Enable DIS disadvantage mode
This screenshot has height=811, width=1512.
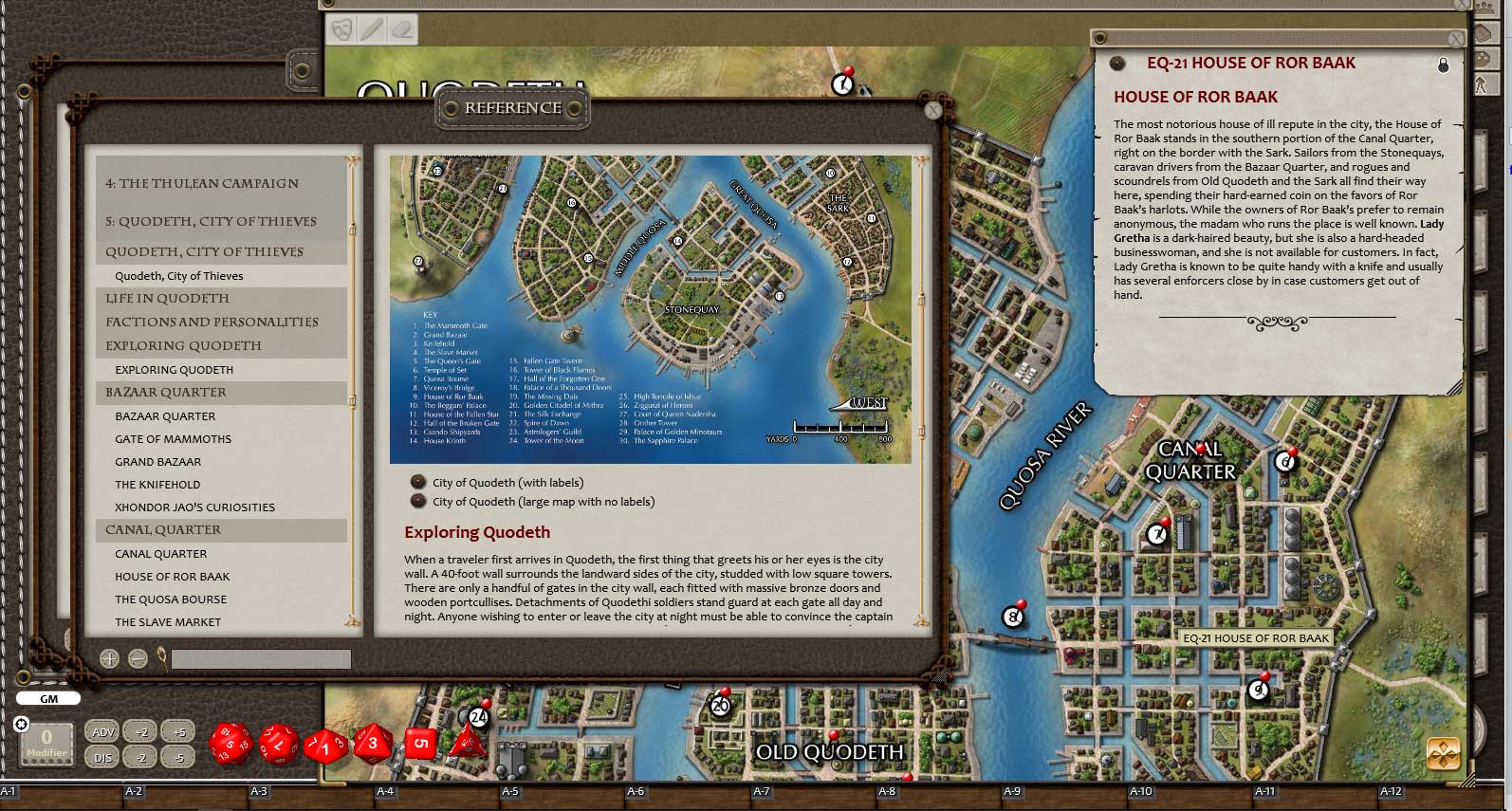pyautogui.click(x=103, y=758)
